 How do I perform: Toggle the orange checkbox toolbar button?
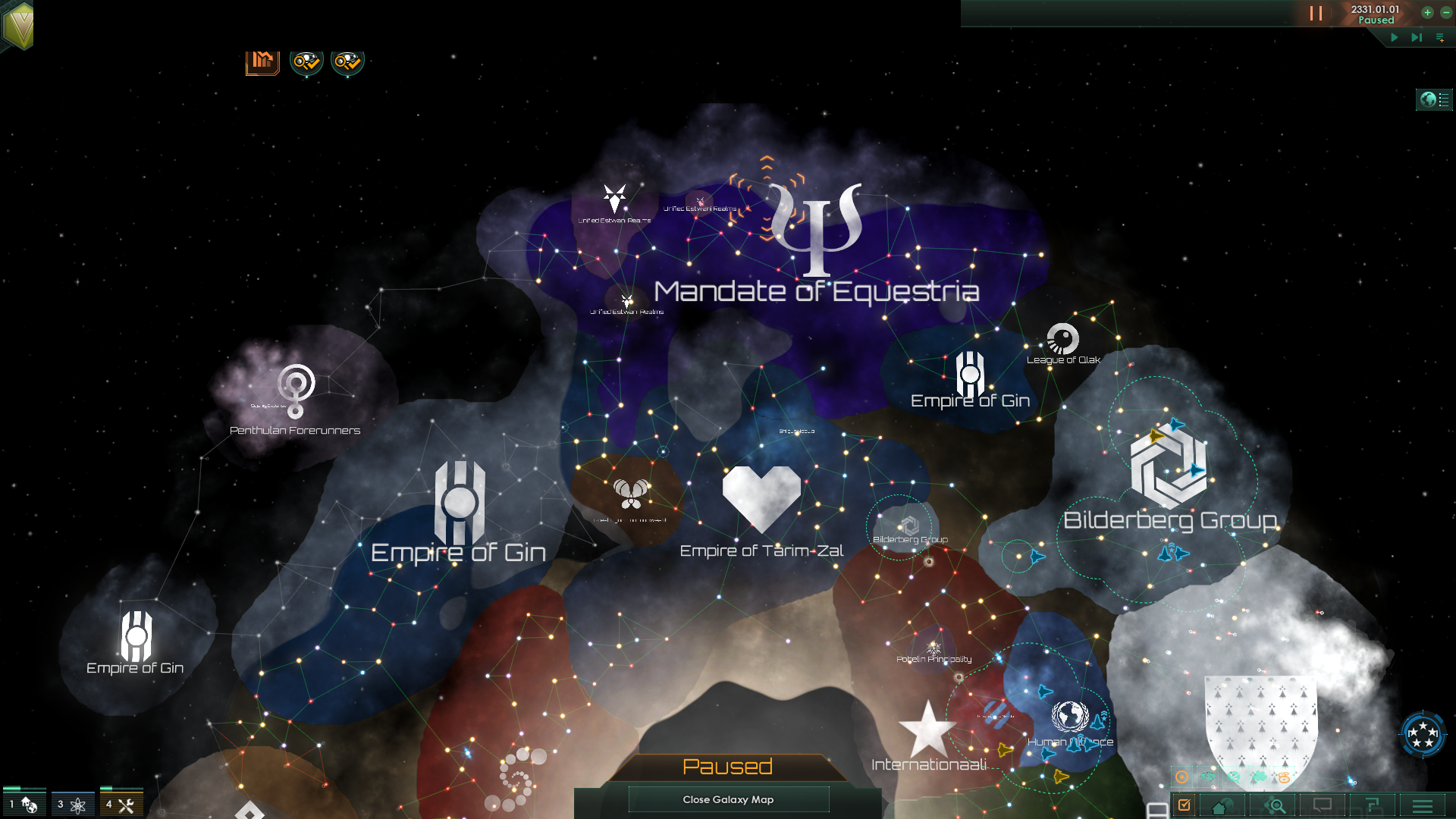[1185, 805]
